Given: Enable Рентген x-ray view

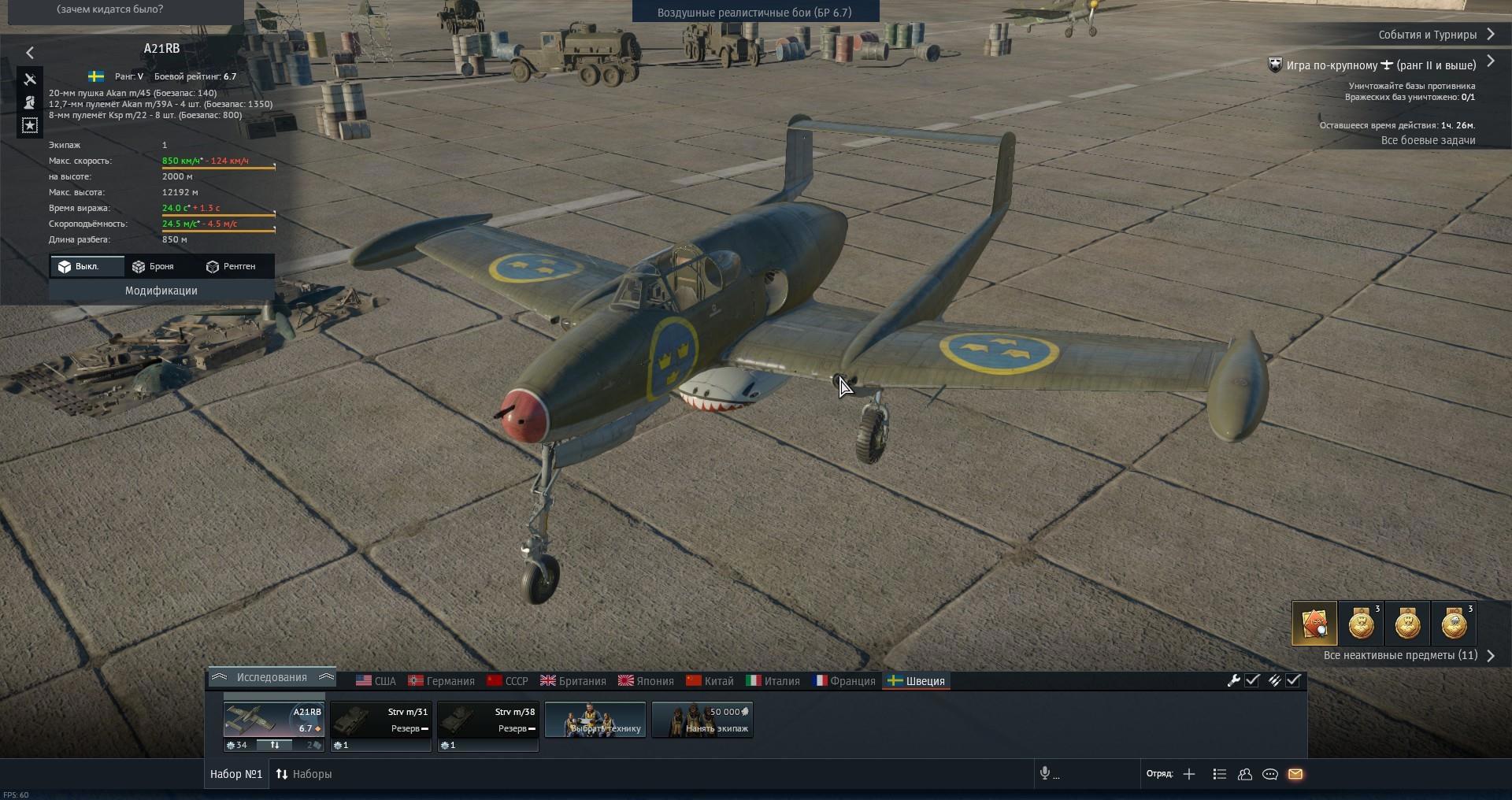Looking at the screenshot, I should click(231, 266).
